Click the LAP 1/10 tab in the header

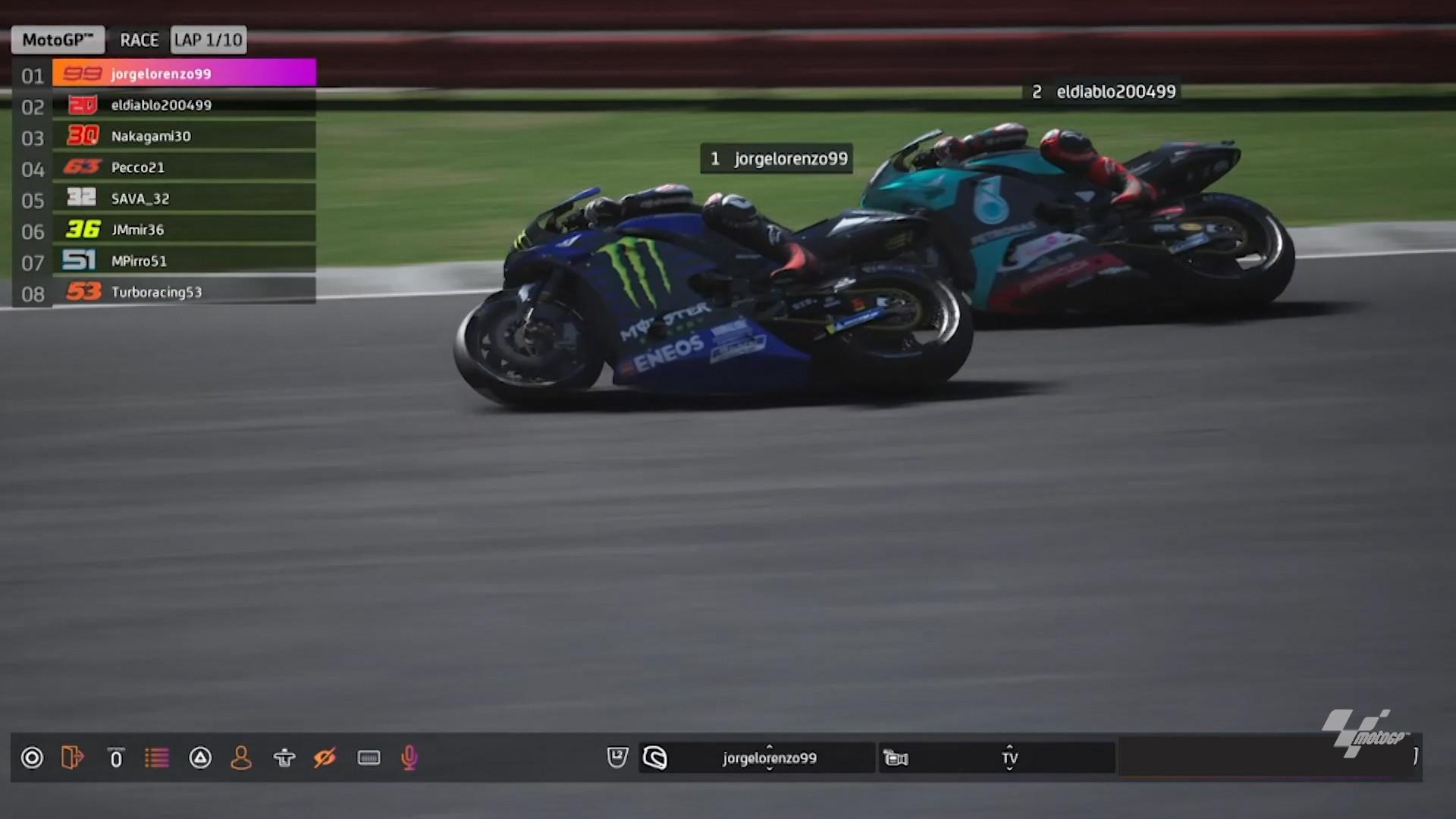(x=208, y=39)
